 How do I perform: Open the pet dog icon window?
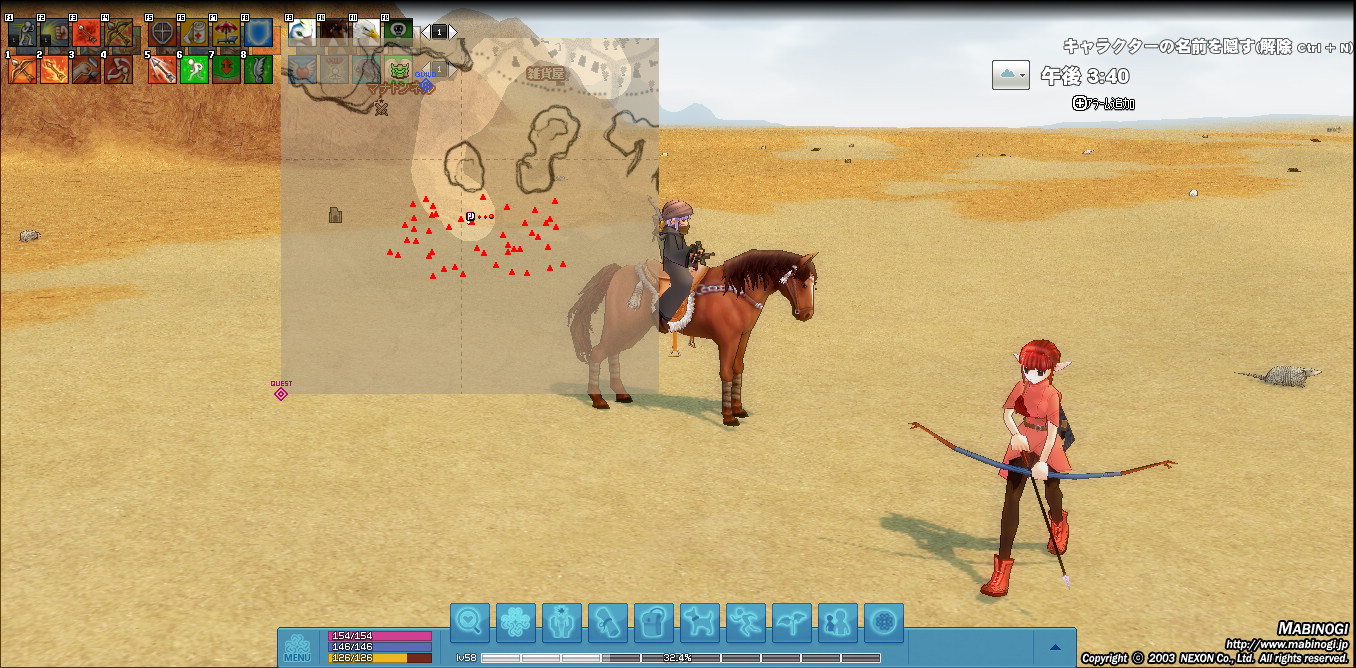click(x=699, y=623)
